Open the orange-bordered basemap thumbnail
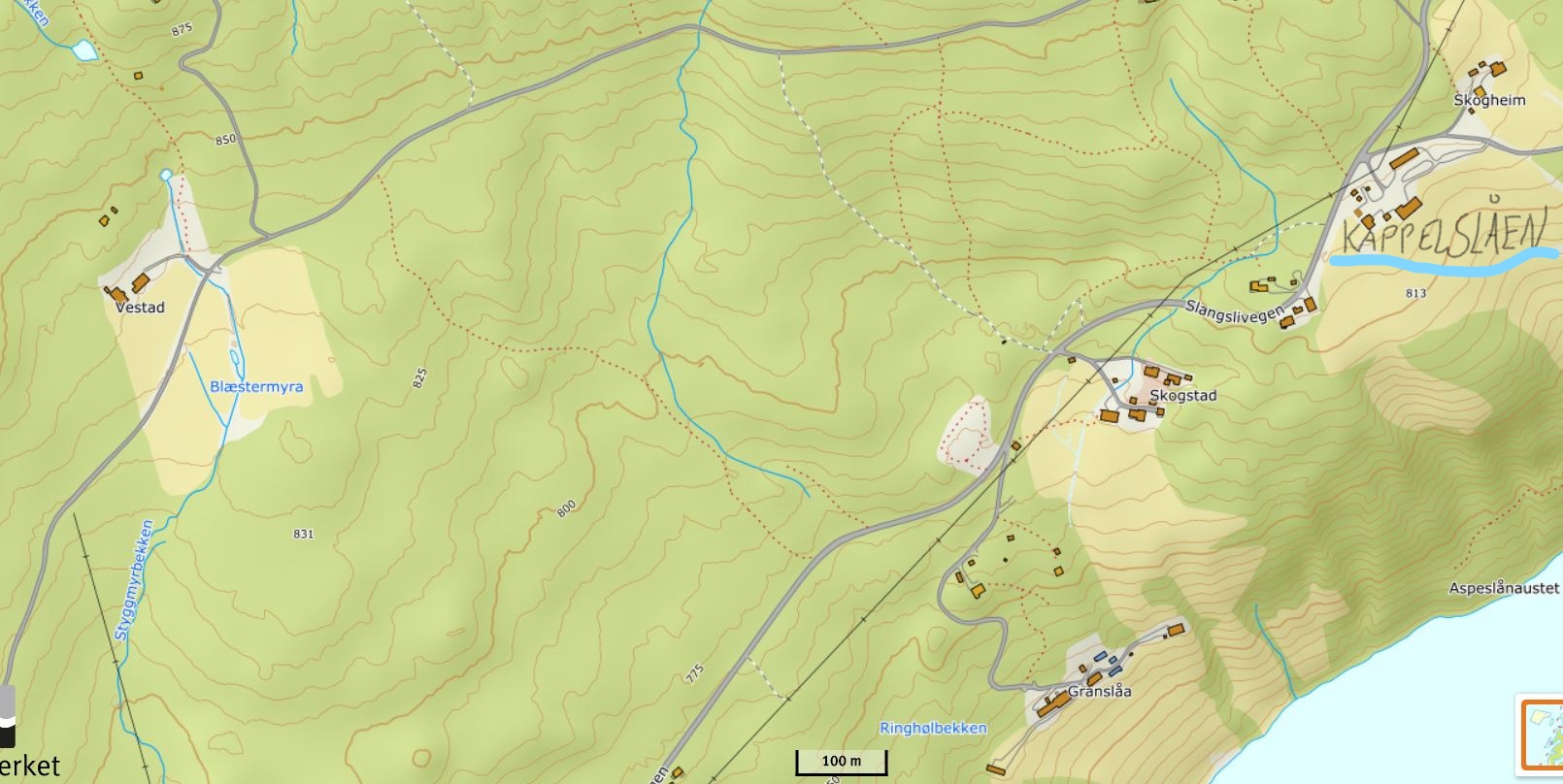This screenshot has width=1563, height=784. [x=1543, y=735]
